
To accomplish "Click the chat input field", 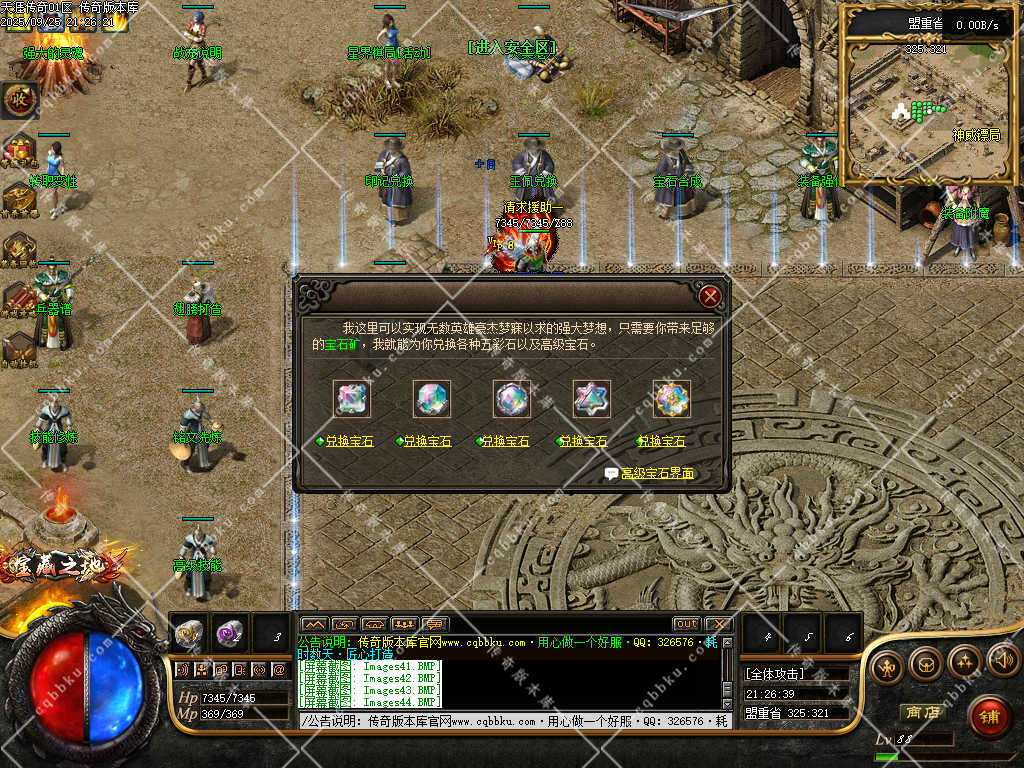I will [x=510, y=721].
